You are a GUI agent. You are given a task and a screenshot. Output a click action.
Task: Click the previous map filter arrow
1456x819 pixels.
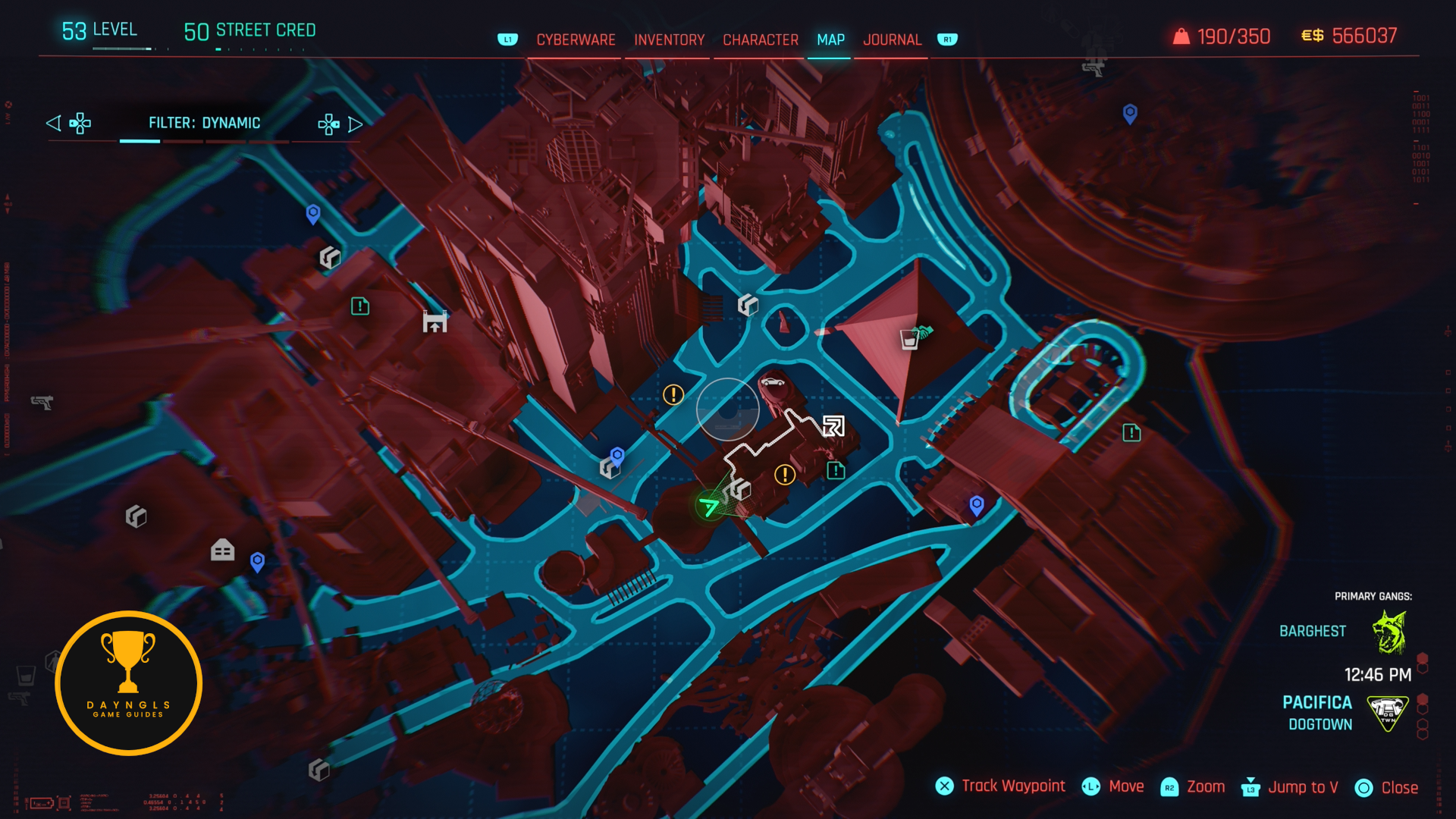(x=53, y=123)
